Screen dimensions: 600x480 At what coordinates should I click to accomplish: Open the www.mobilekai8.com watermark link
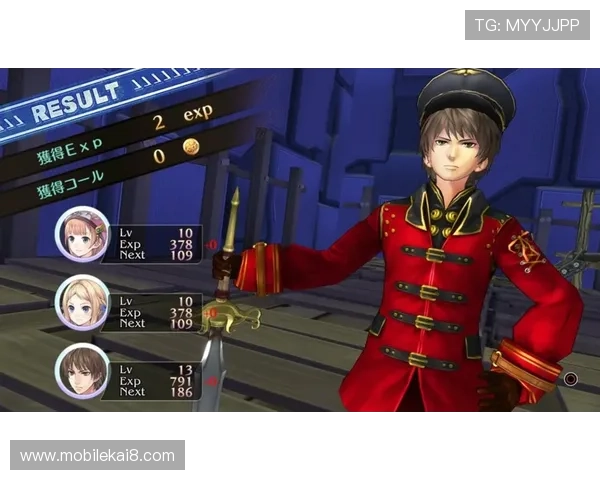98,456
